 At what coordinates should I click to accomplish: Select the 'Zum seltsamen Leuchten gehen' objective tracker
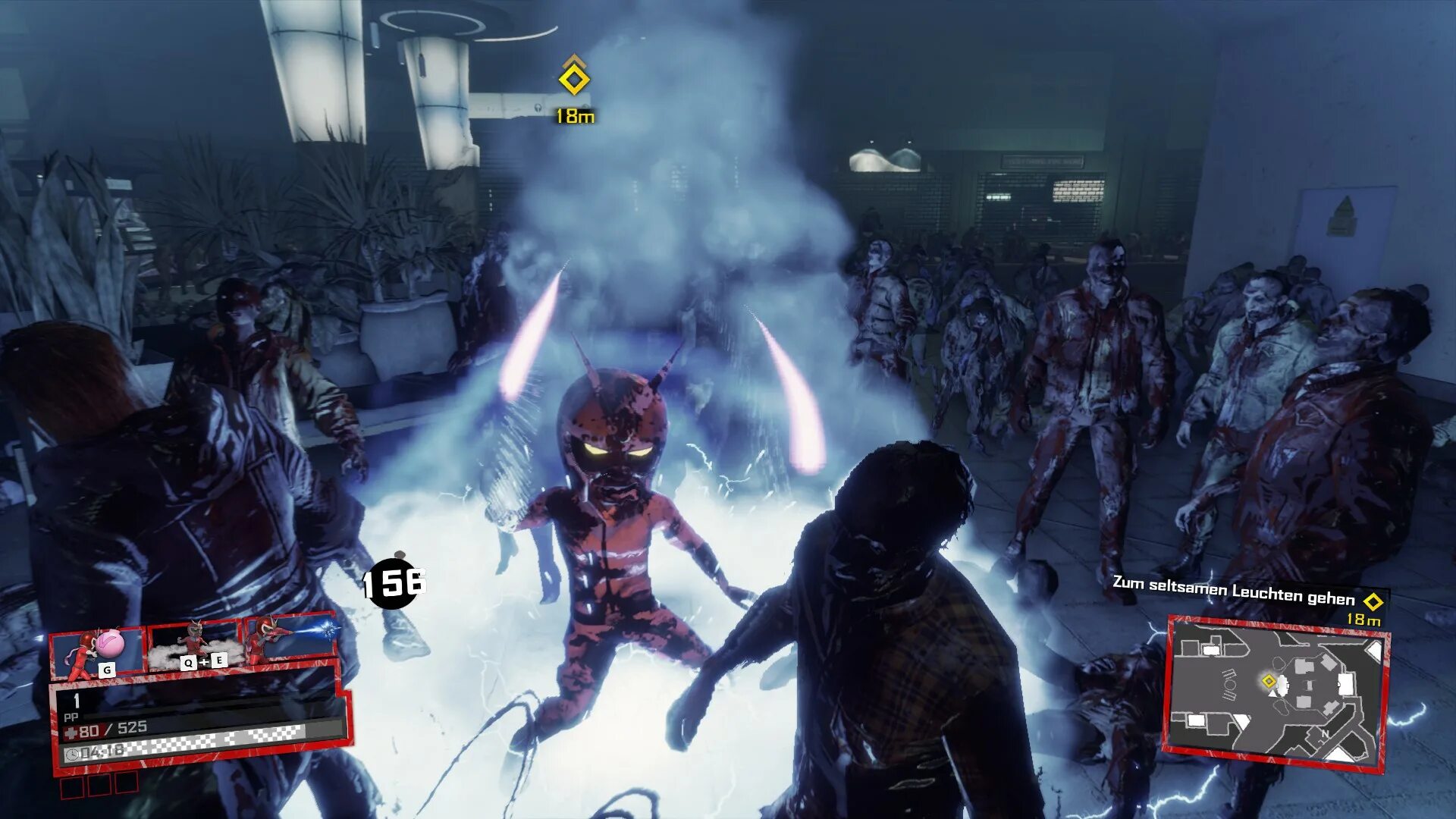tap(1233, 592)
